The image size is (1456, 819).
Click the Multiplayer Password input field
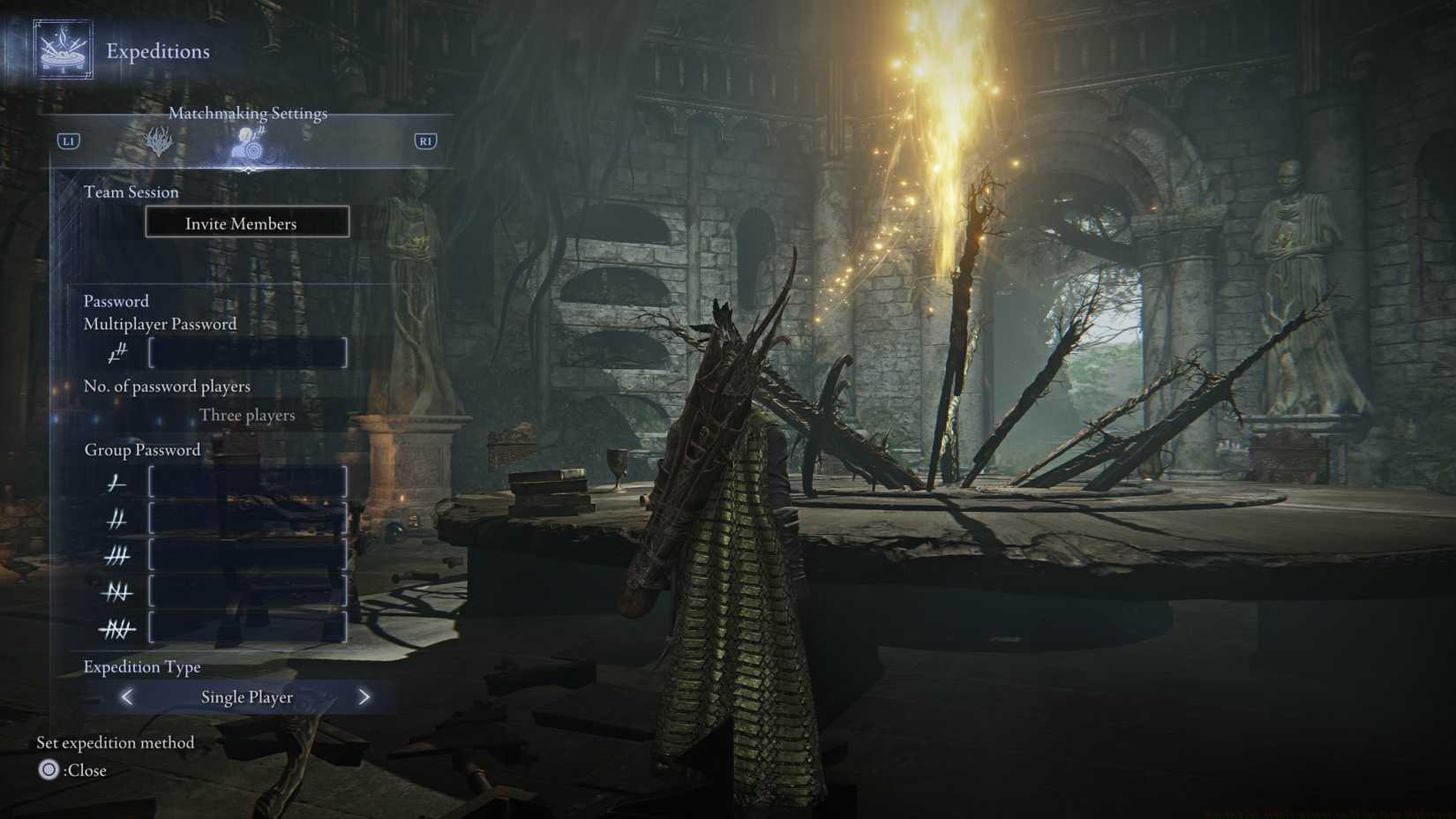tap(247, 352)
